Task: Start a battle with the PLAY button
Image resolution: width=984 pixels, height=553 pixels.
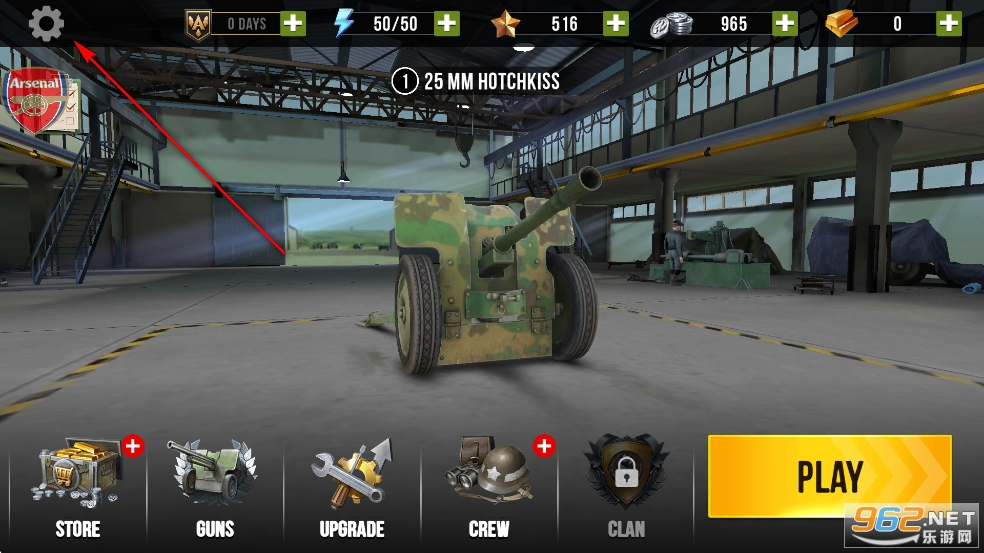Action: (x=829, y=476)
